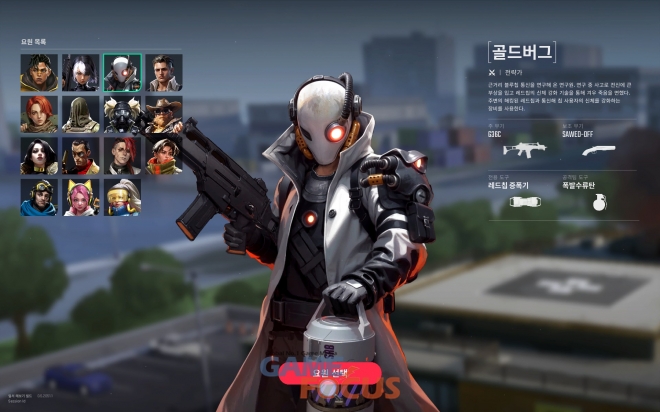Pick the bald agent with red collar

[x=81, y=156]
